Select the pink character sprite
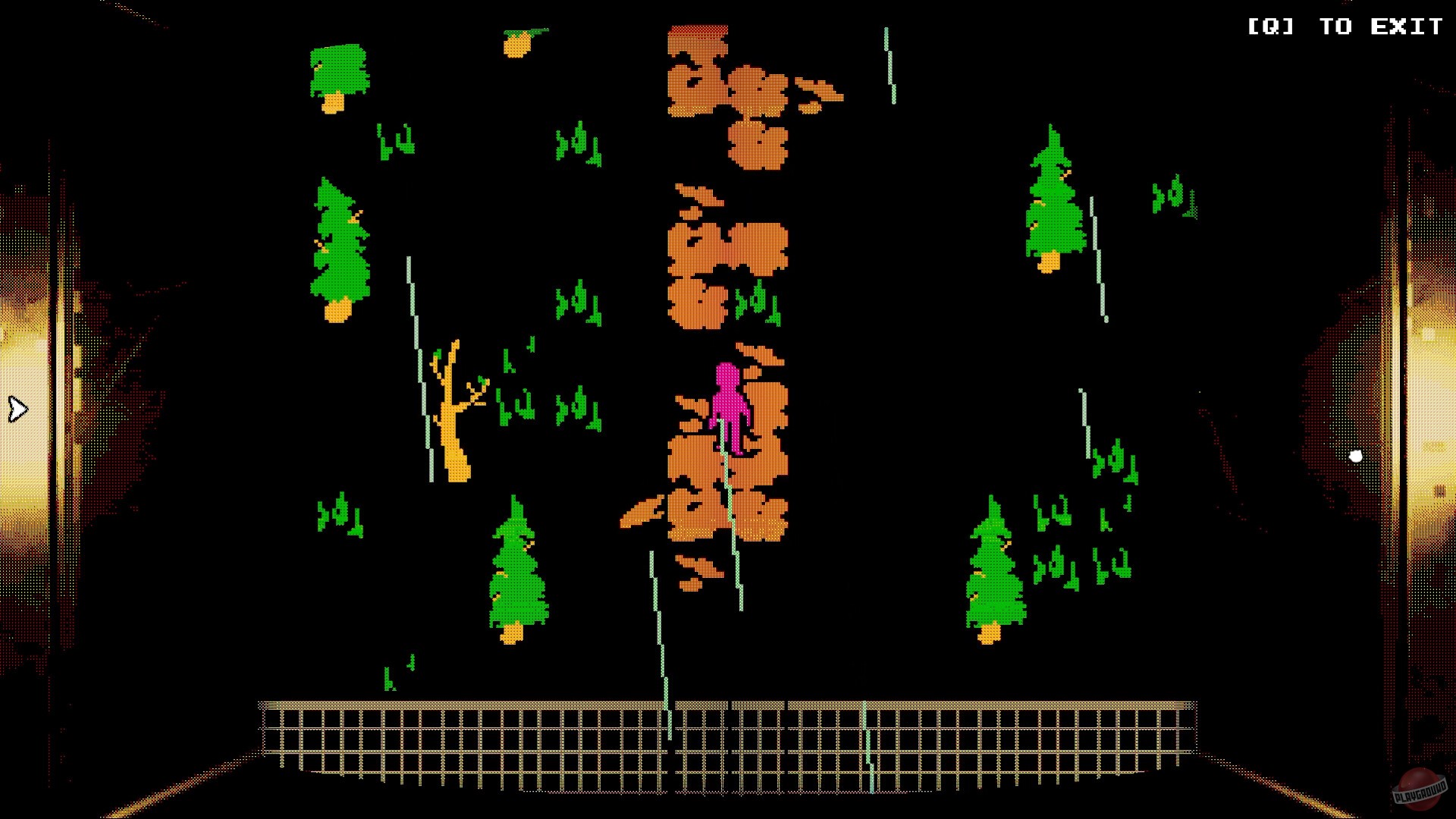This screenshot has width=1456, height=819. point(730,409)
